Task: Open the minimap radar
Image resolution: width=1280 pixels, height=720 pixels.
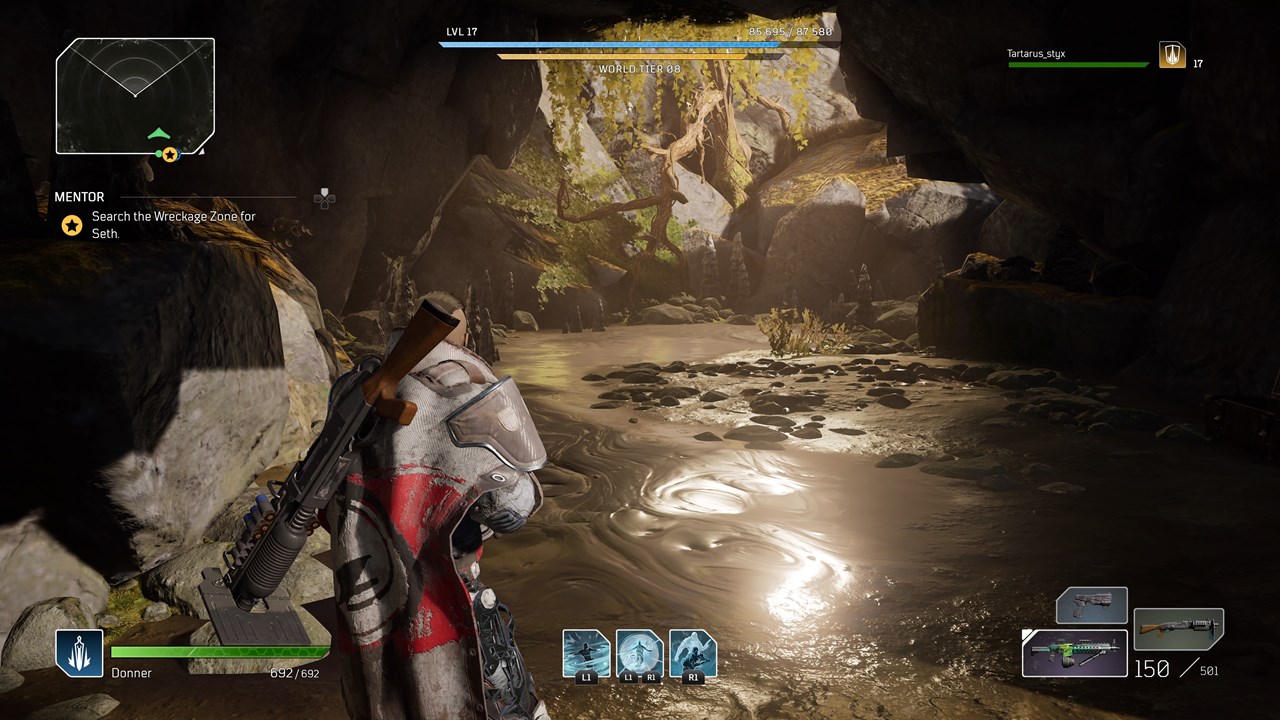Action: point(135,96)
